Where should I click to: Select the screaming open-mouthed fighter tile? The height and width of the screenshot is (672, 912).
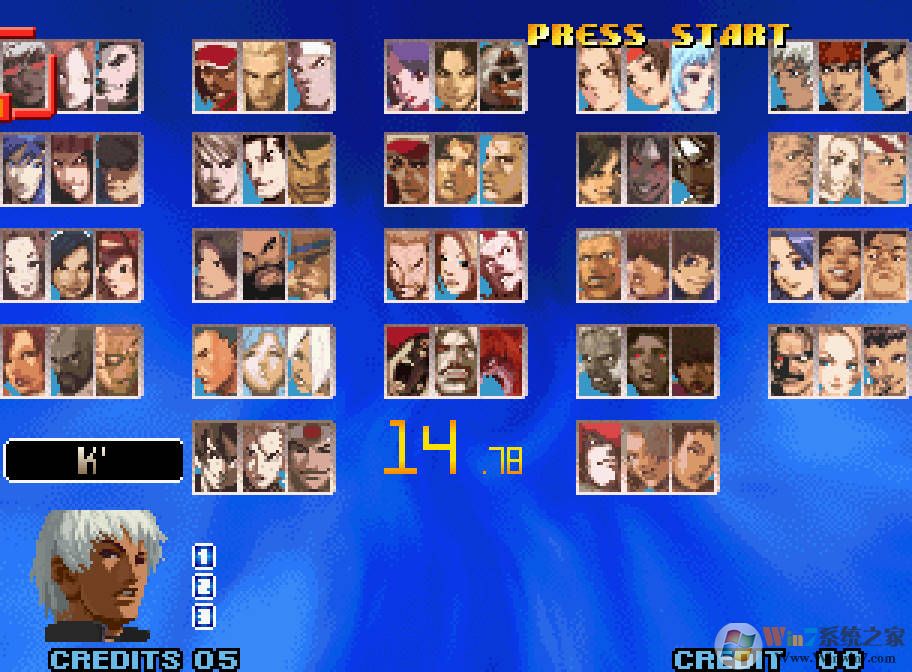[x=407, y=360]
